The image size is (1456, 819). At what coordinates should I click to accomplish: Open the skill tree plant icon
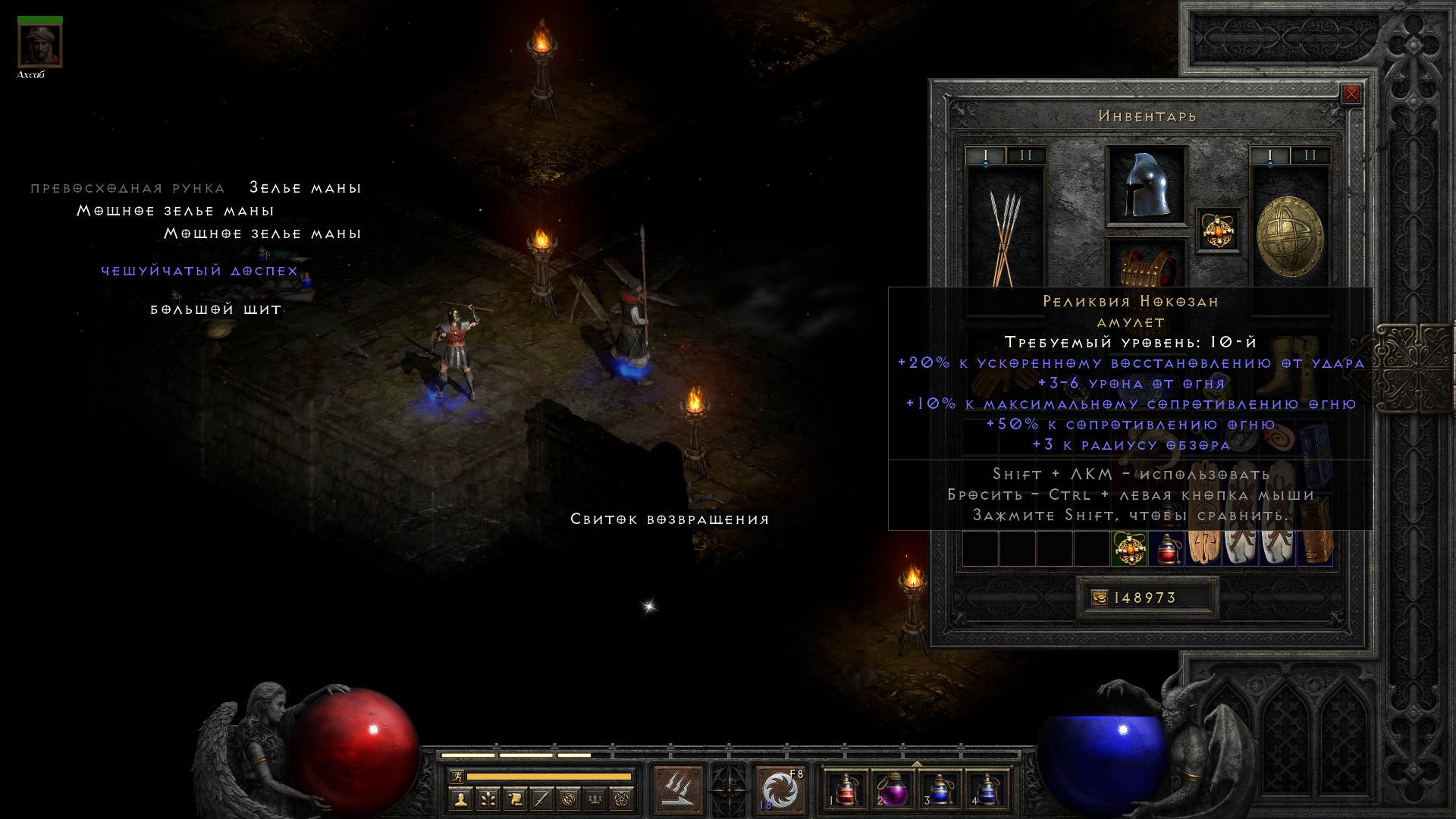coord(487,799)
